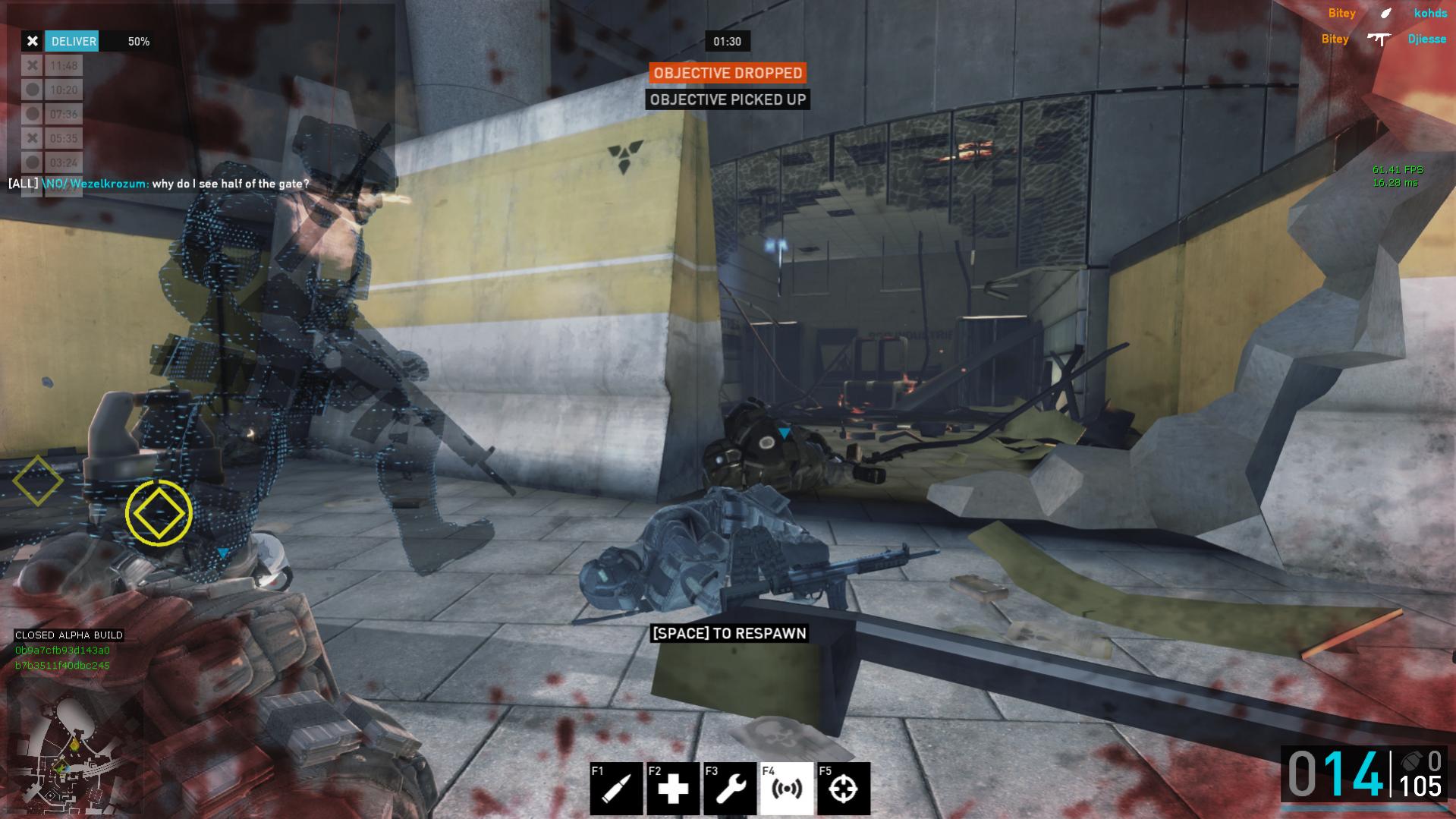Click the DELIVER objective tracker

point(73,42)
